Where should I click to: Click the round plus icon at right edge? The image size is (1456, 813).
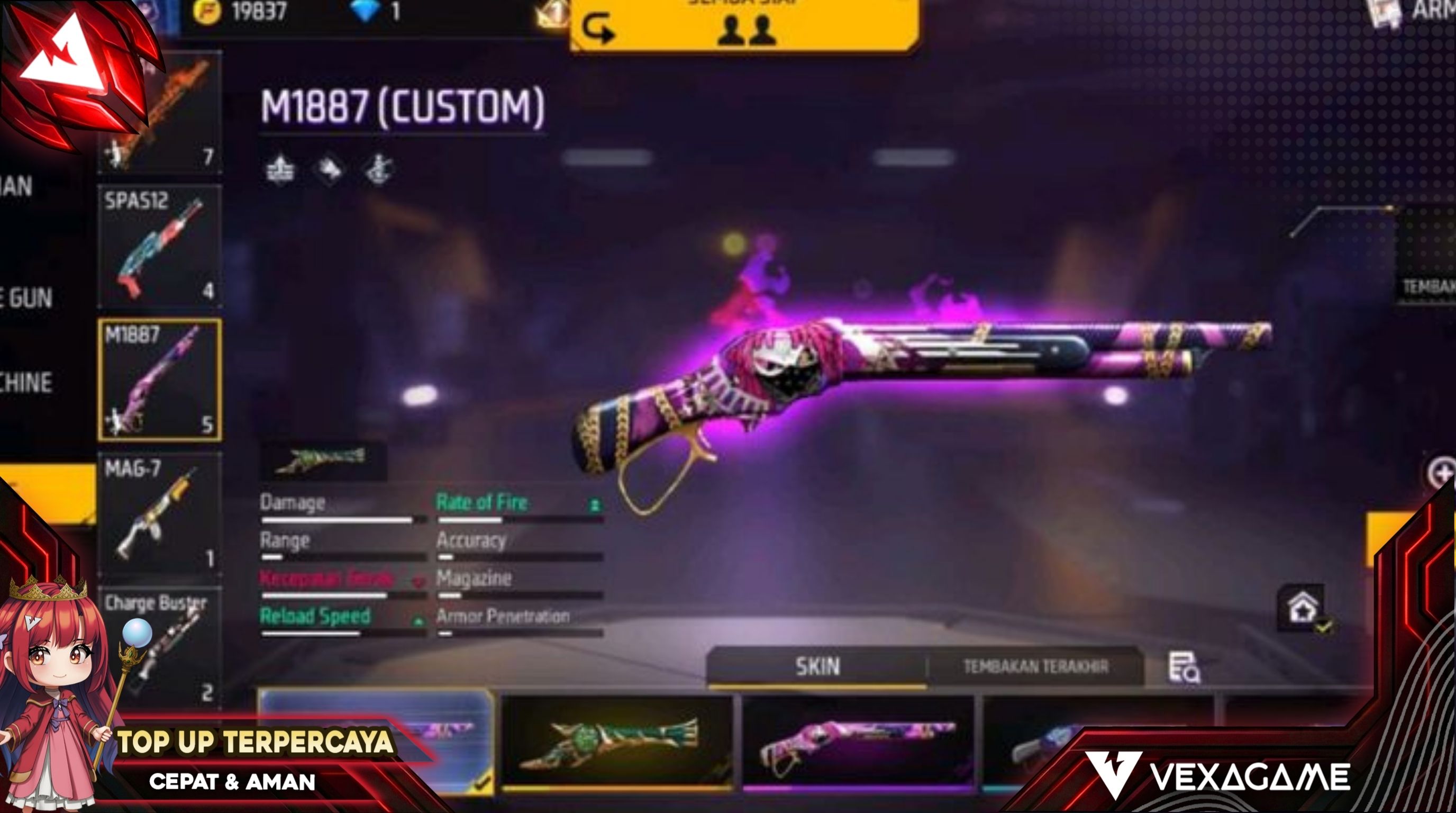(x=1442, y=473)
